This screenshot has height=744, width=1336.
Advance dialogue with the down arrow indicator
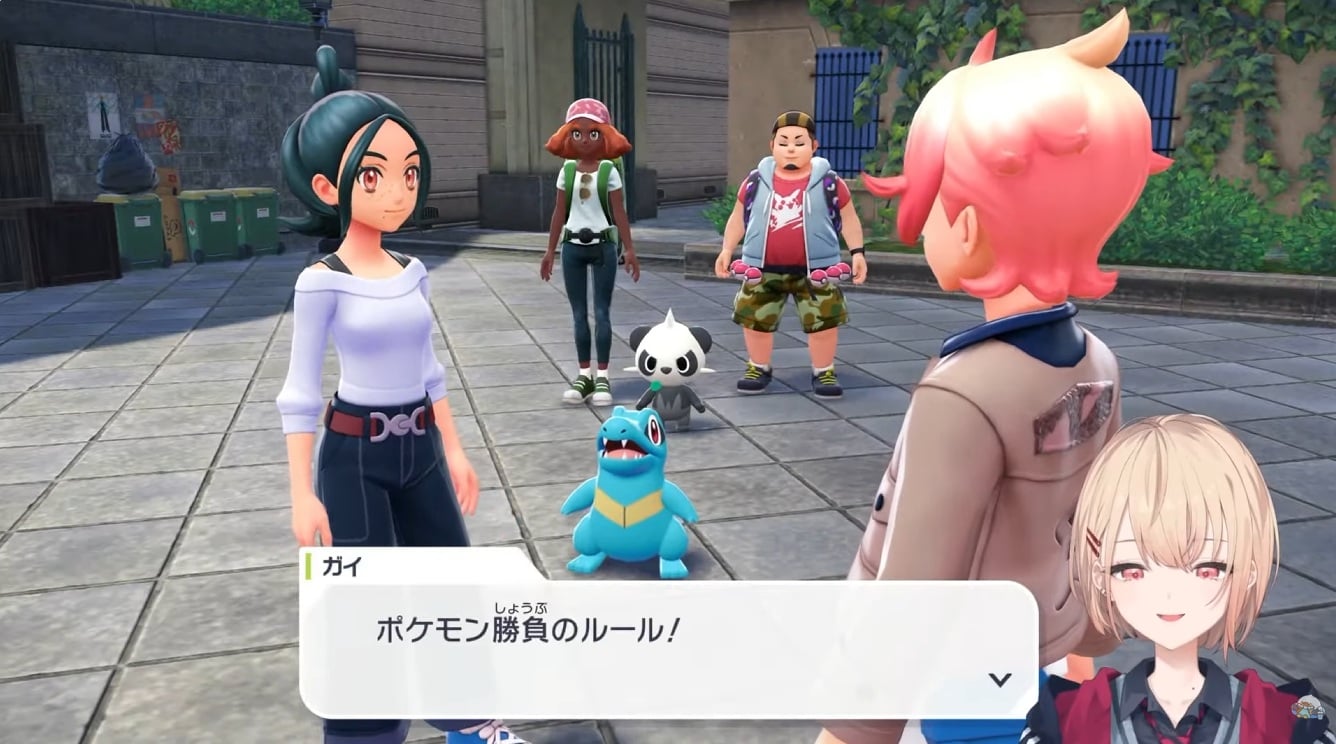999,680
